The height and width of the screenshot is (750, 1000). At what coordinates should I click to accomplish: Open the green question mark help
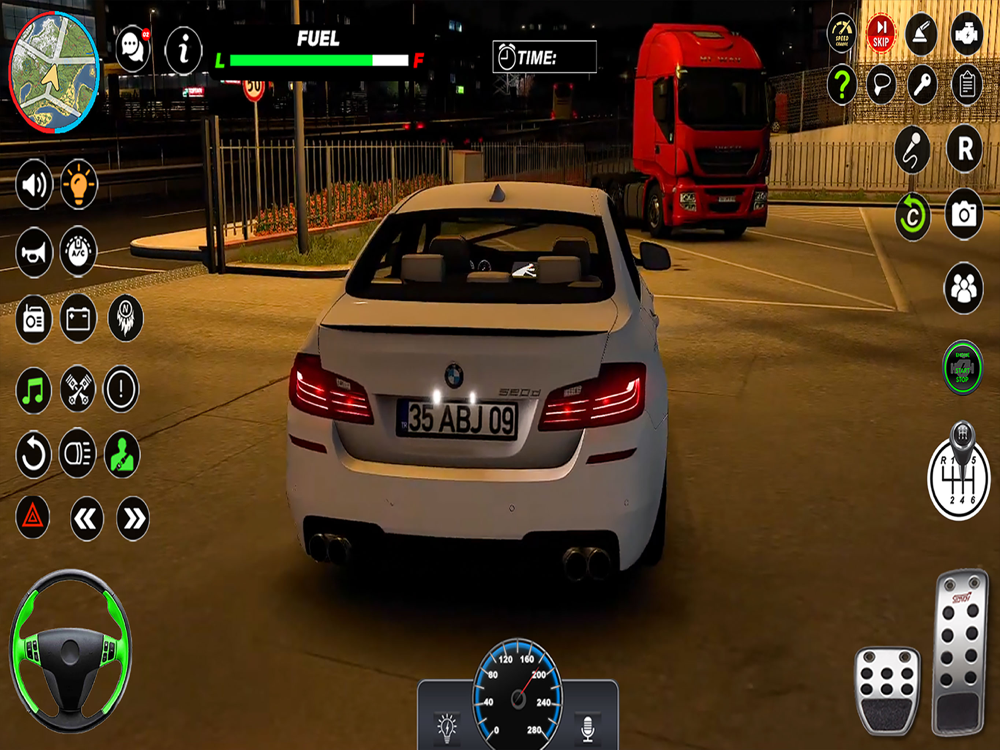(842, 85)
